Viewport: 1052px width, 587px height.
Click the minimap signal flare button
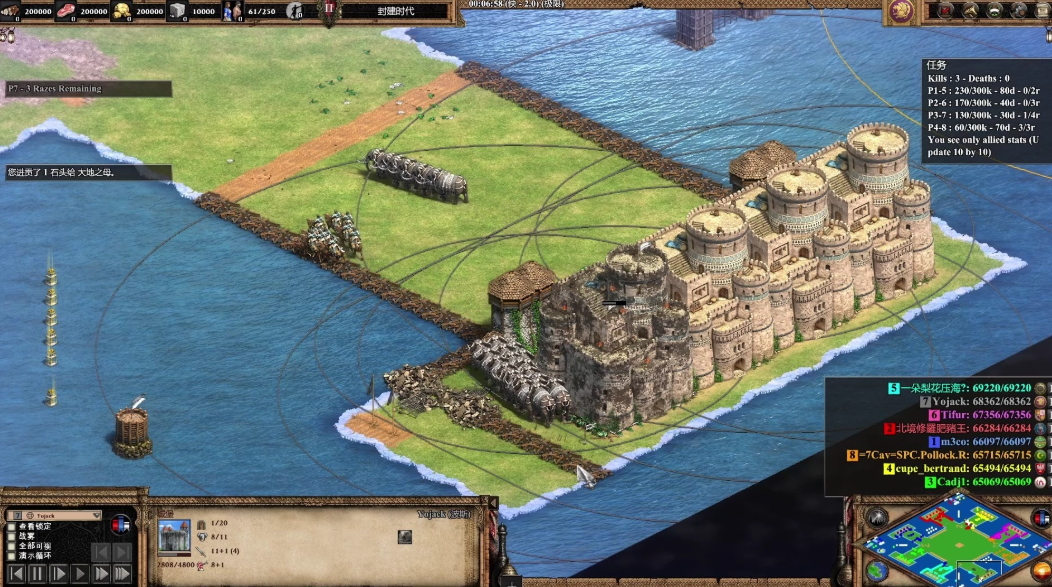pos(878,518)
